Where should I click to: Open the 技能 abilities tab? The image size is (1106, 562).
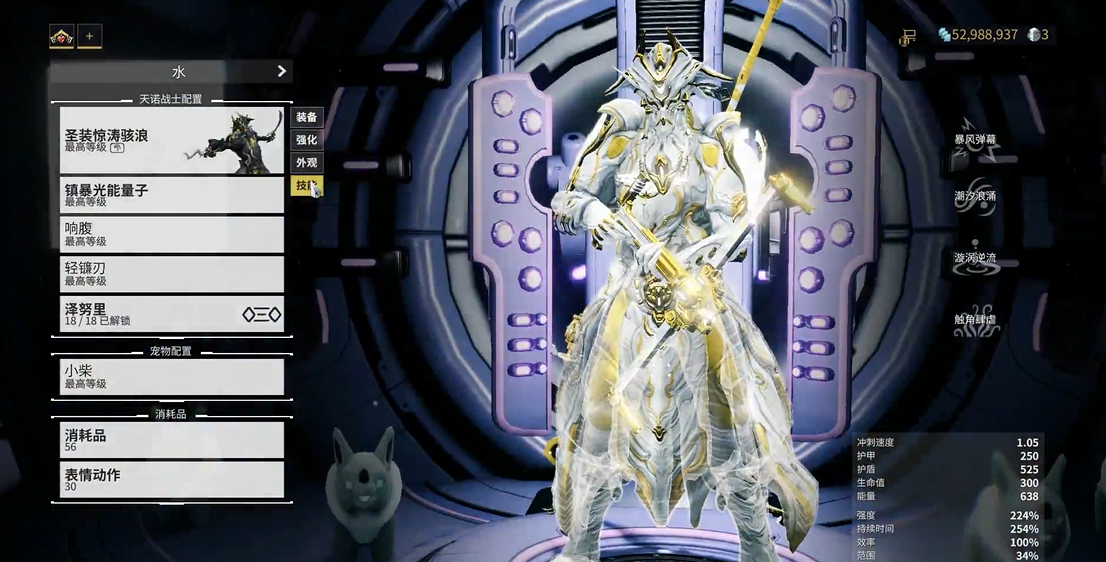coord(304,185)
